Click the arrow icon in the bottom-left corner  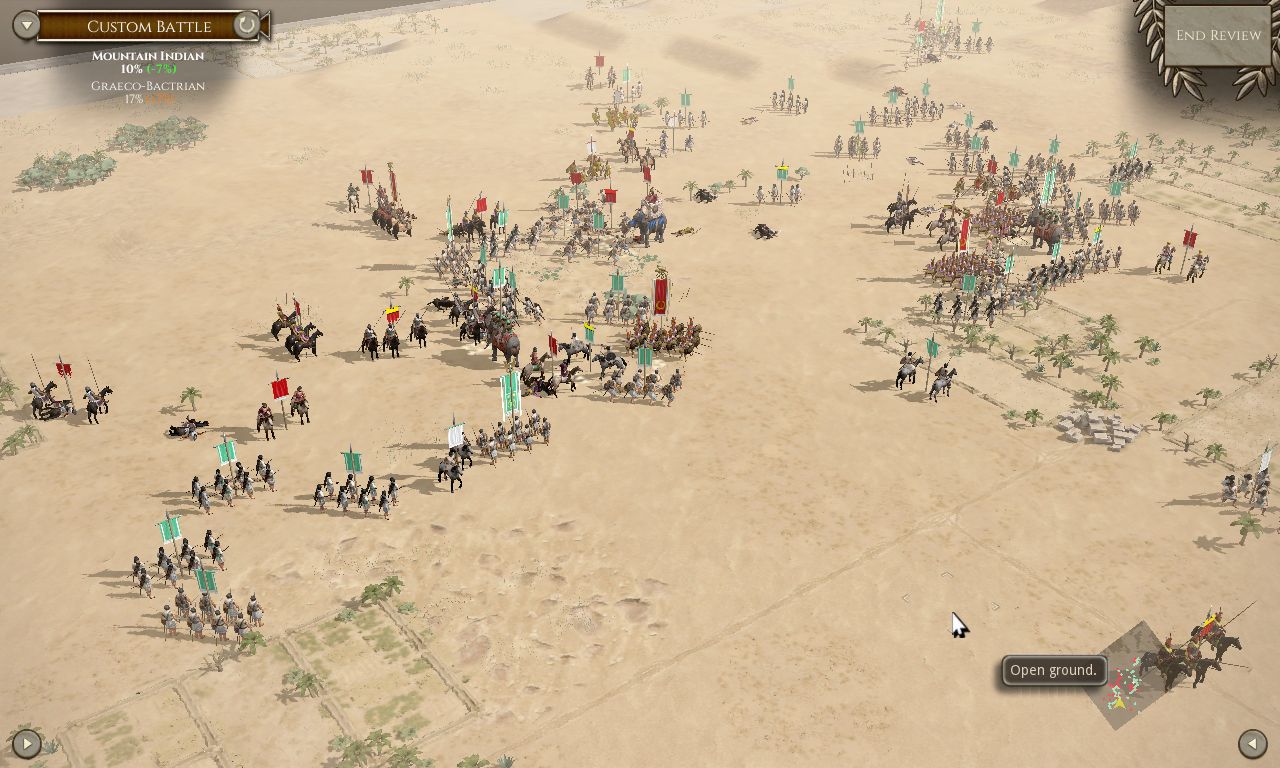click(x=26, y=743)
